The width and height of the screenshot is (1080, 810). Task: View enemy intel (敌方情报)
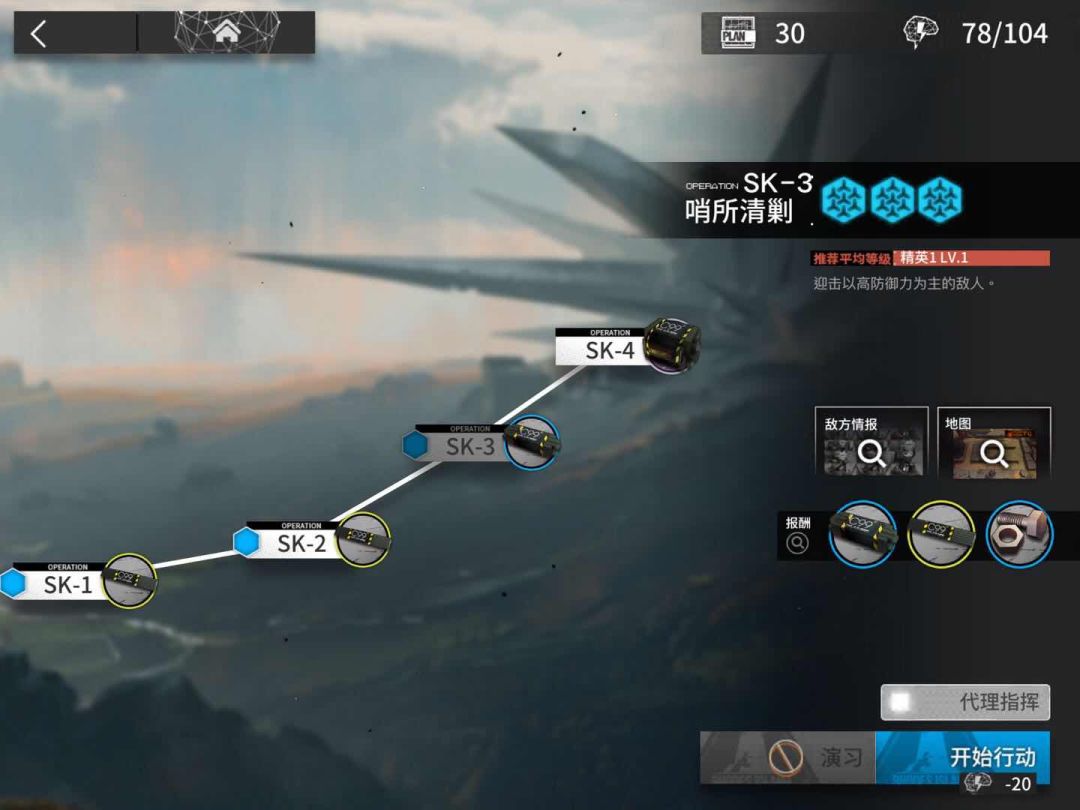pos(870,442)
